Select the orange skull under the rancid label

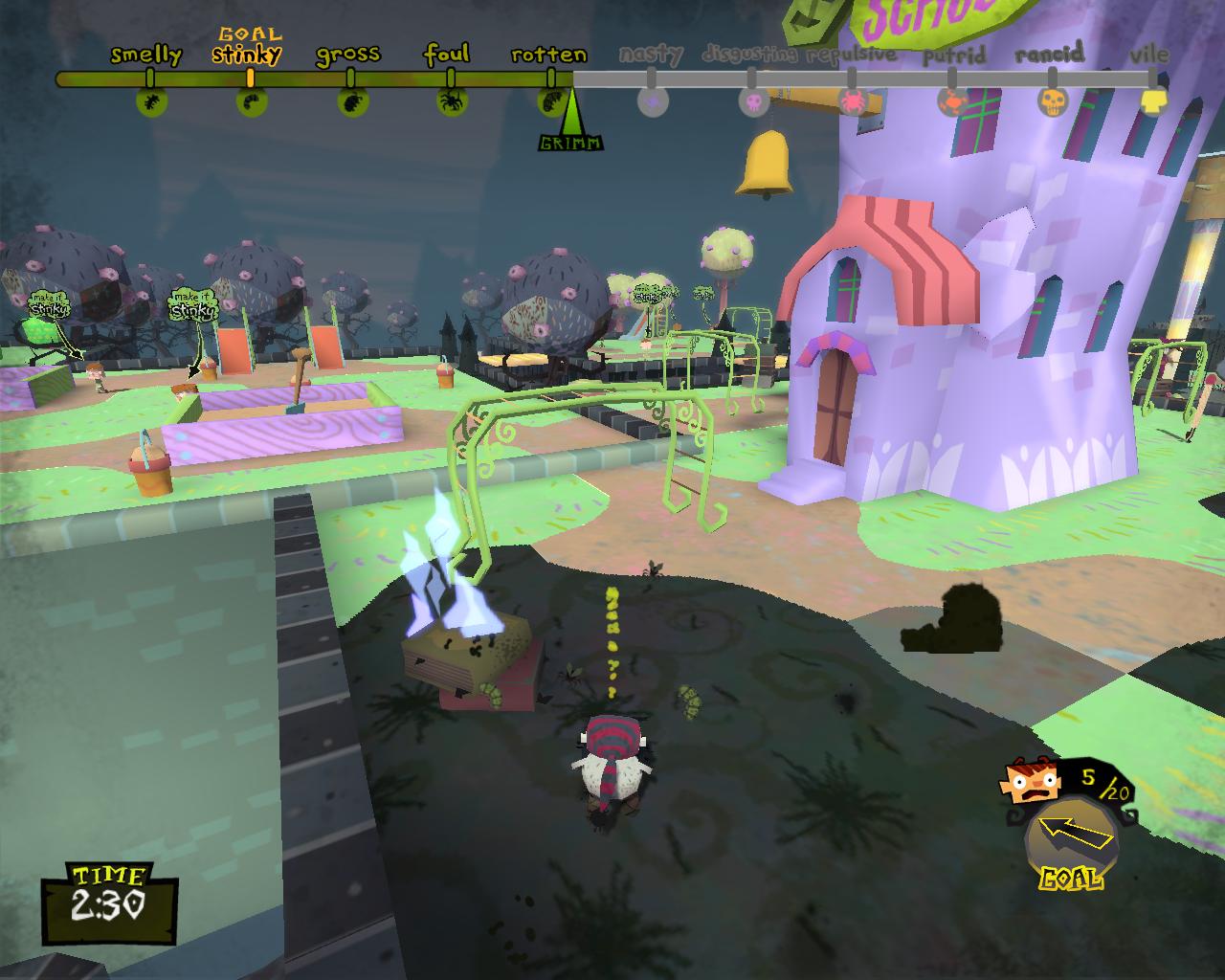tap(1053, 100)
